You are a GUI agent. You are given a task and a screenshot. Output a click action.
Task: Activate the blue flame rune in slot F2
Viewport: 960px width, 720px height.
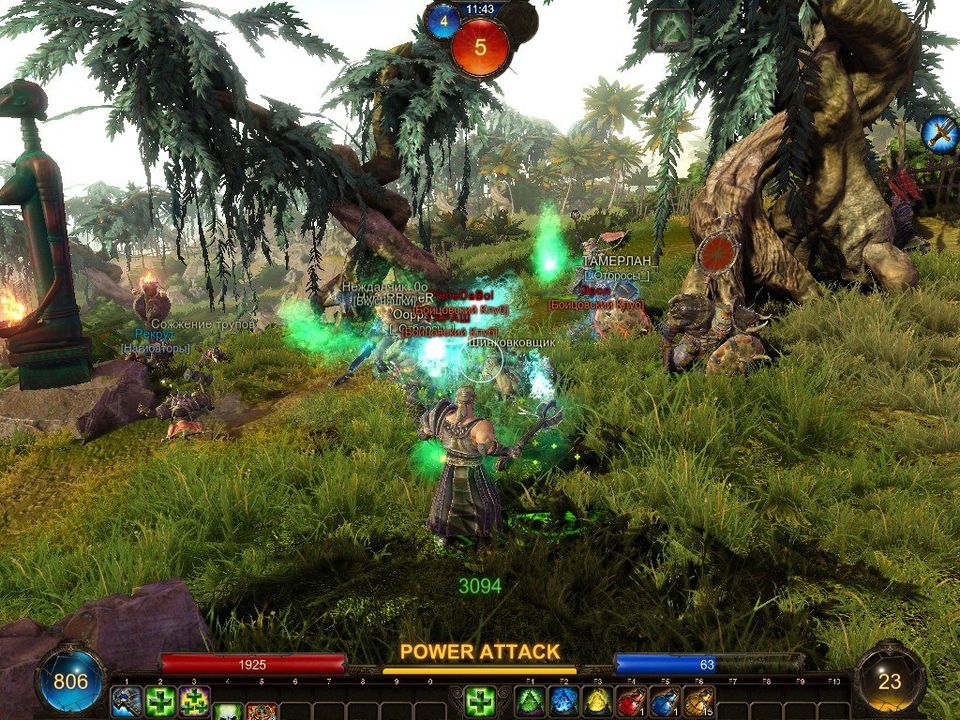(x=564, y=702)
